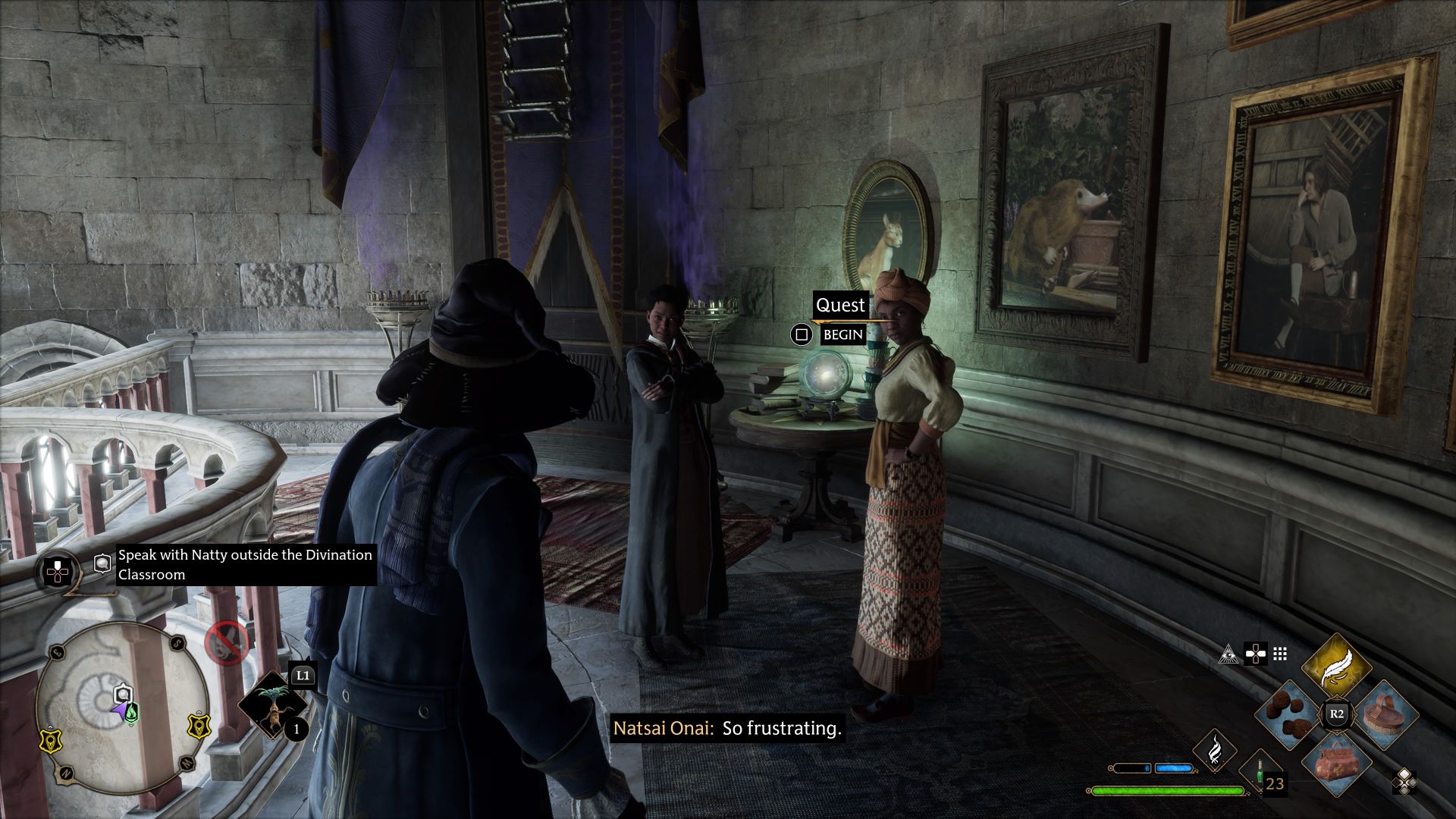Use the green Wiggenweld potion bottle
This screenshot has height=819, width=1456.
click(1260, 773)
